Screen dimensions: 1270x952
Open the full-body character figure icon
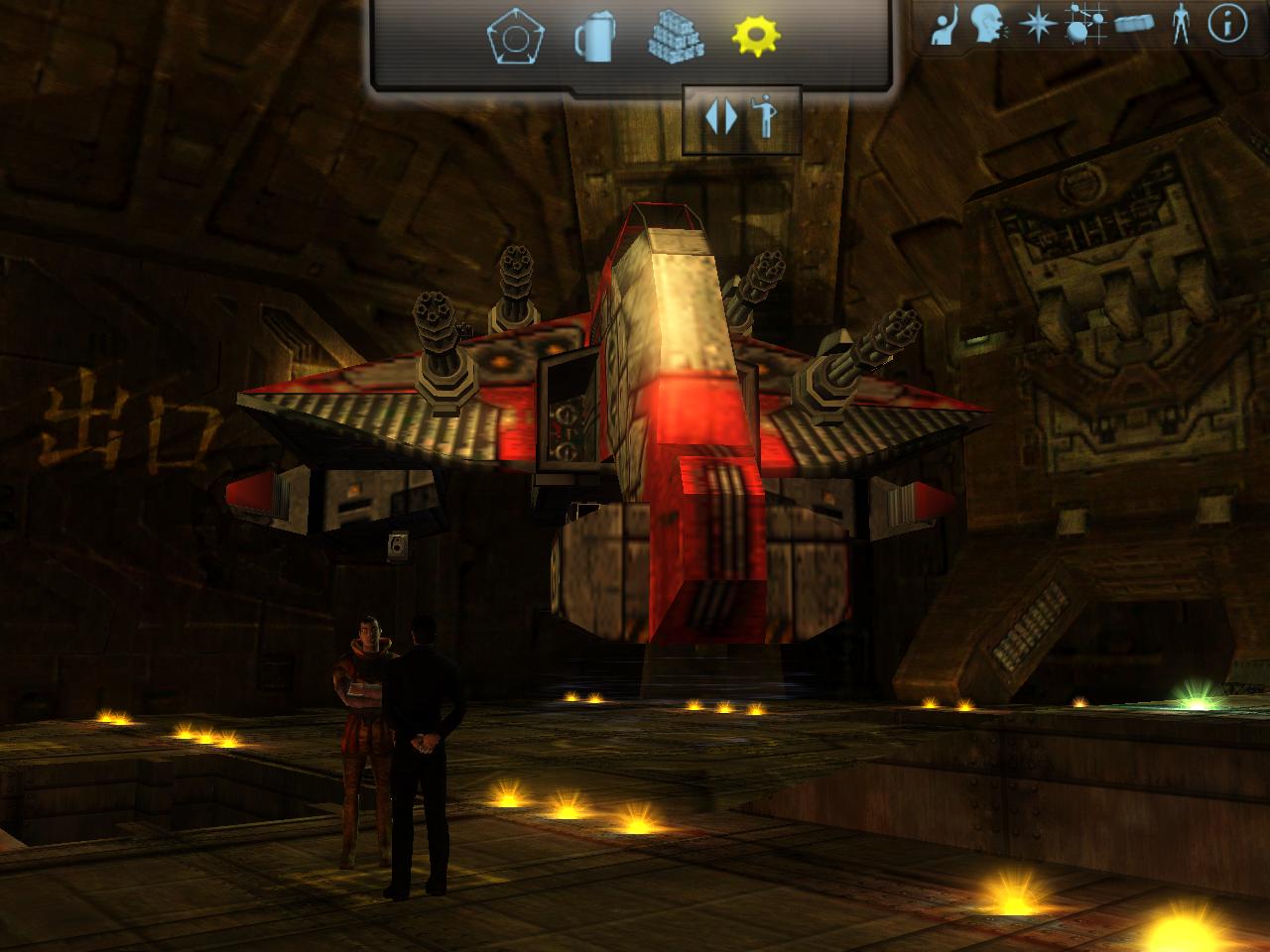coord(1181,25)
